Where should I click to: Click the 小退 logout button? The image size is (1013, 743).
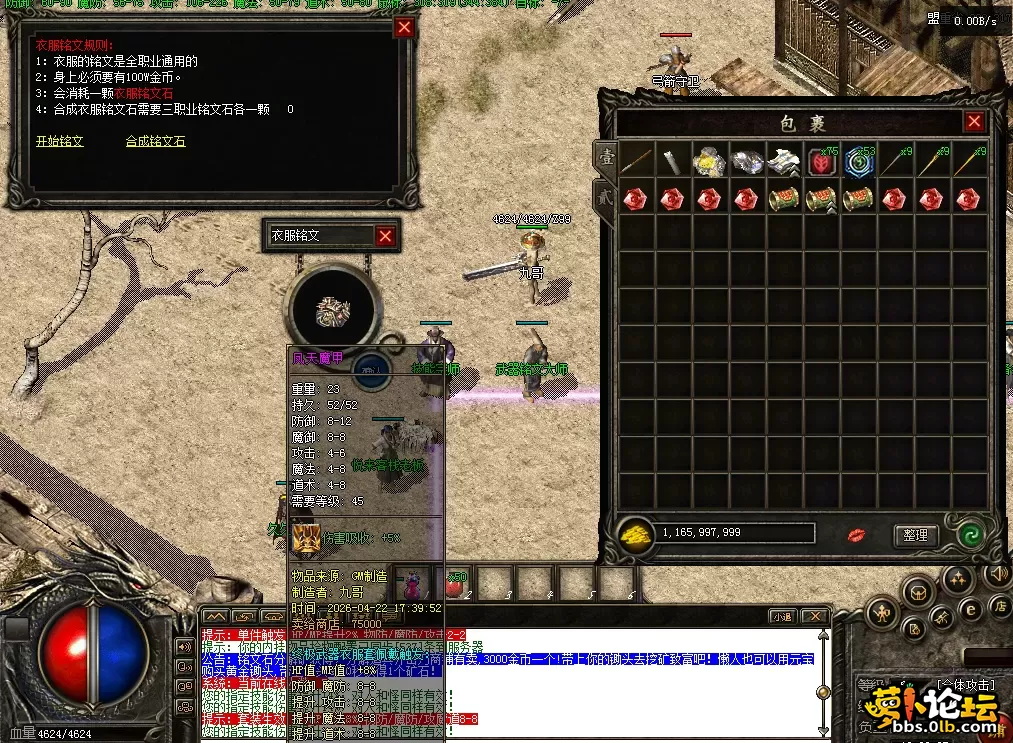[x=781, y=616]
